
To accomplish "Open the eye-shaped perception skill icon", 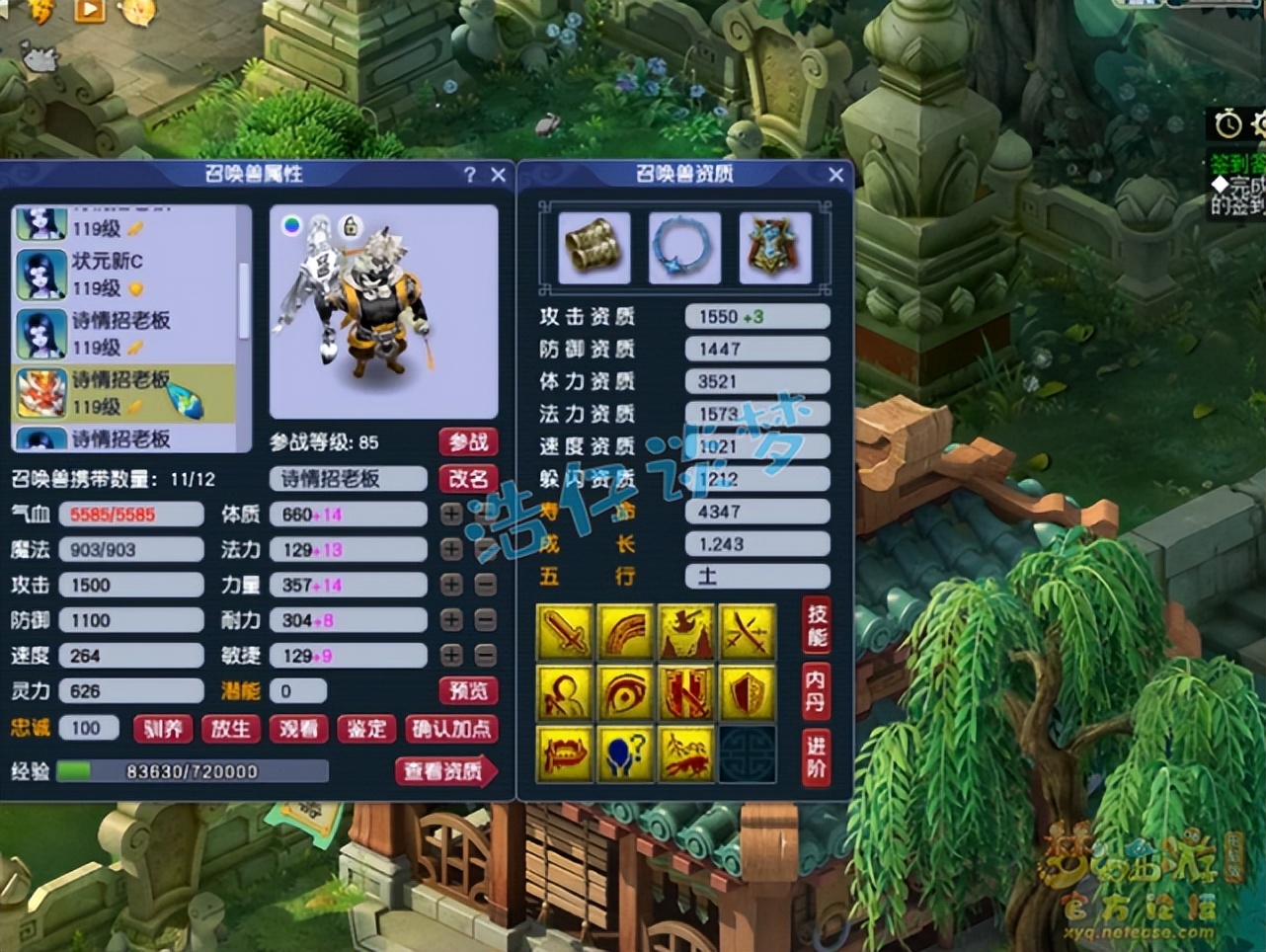I will coord(626,691).
